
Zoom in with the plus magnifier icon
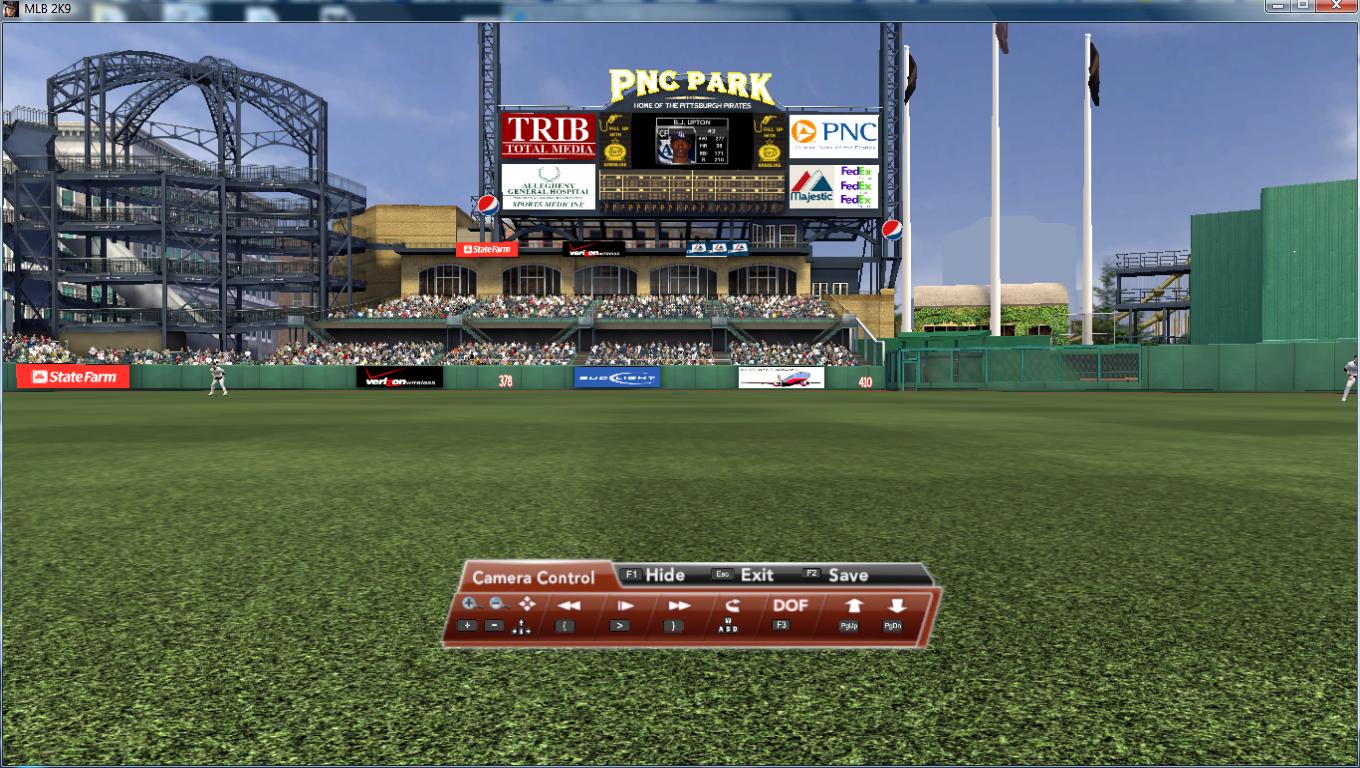point(471,604)
